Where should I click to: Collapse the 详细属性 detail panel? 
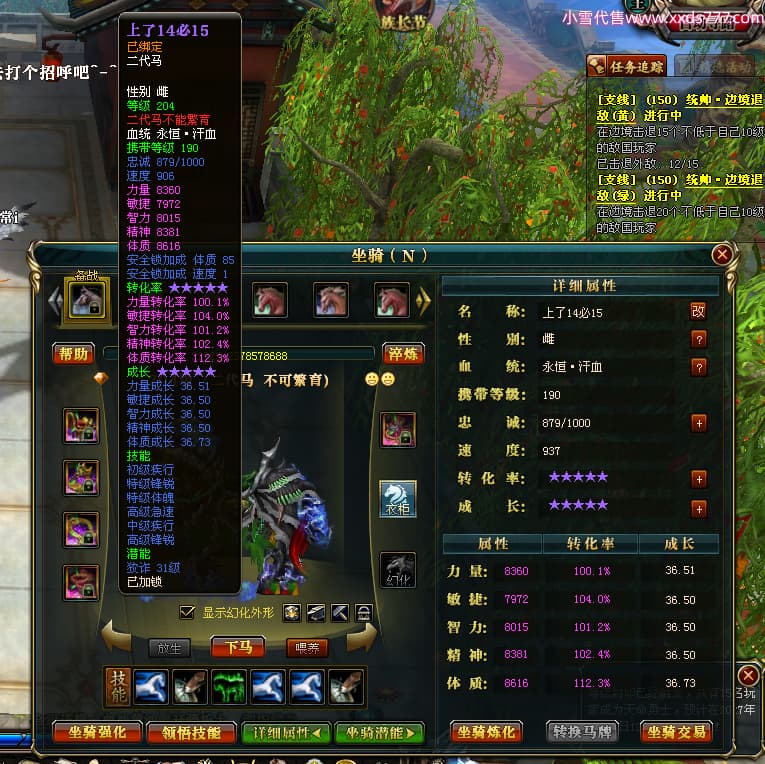(286, 732)
